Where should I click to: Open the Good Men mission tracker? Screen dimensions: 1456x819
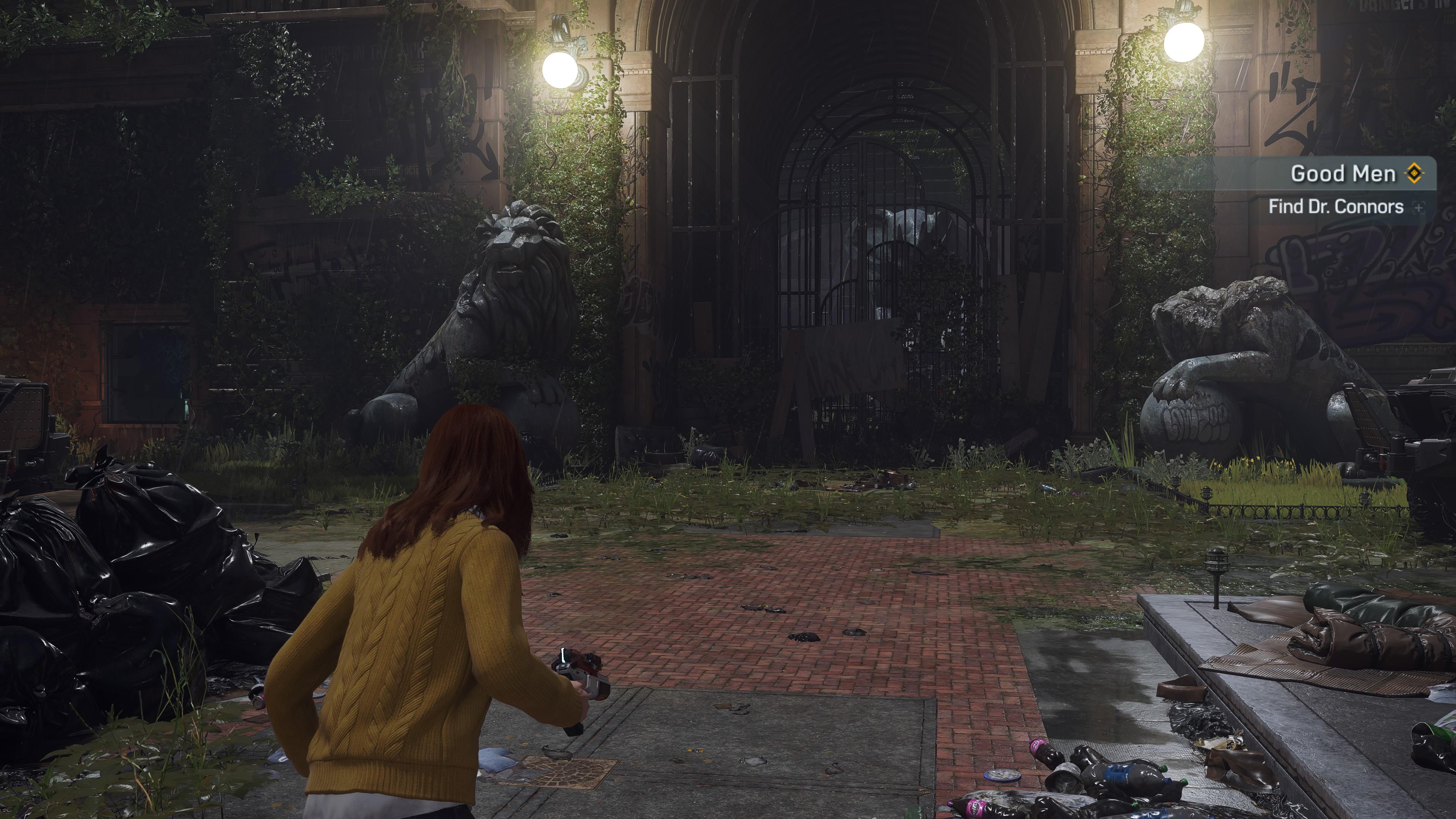tap(1342, 174)
